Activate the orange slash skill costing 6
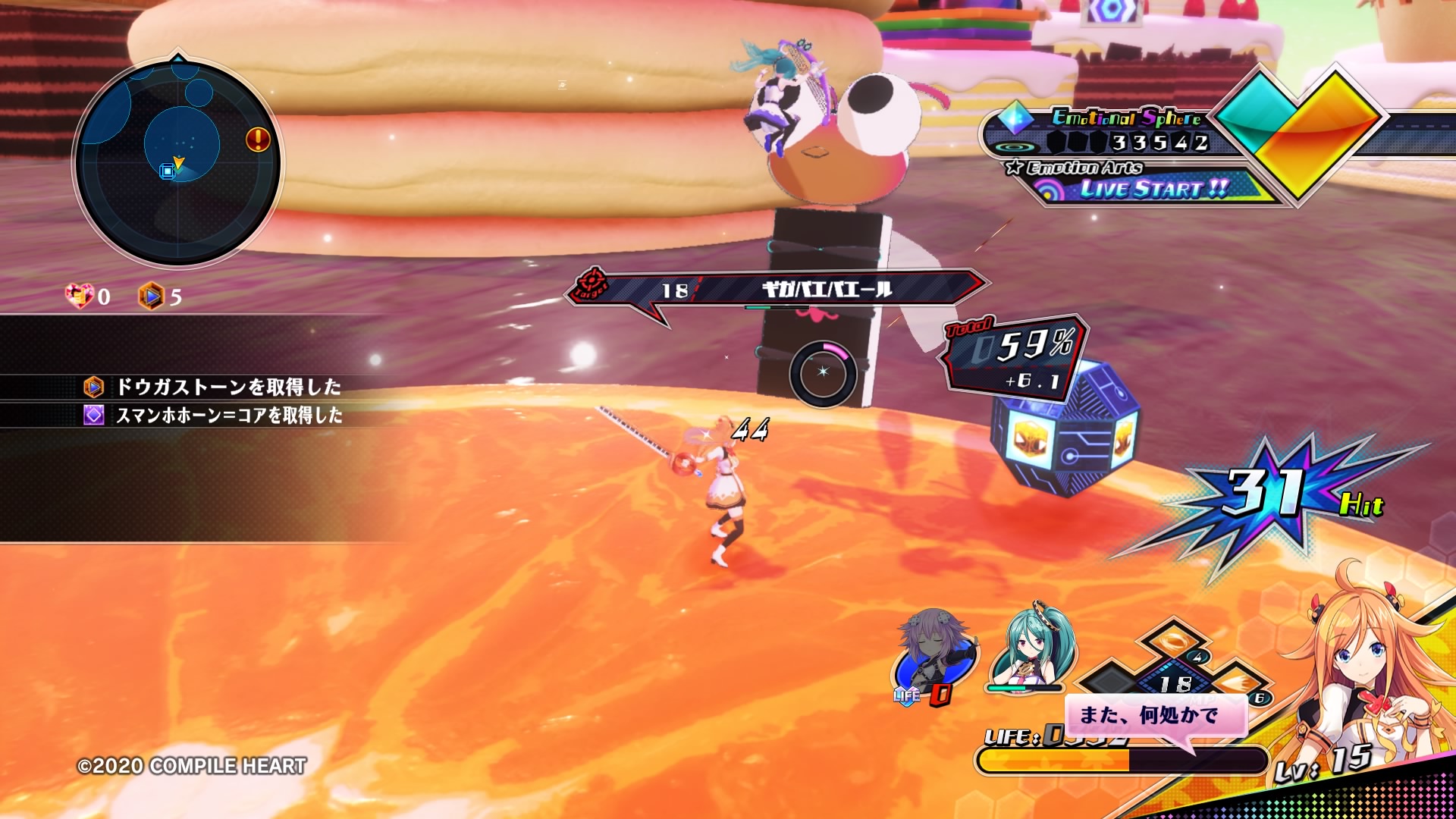This screenshot has width=1456, height=819. click(x=1235, y=682)
